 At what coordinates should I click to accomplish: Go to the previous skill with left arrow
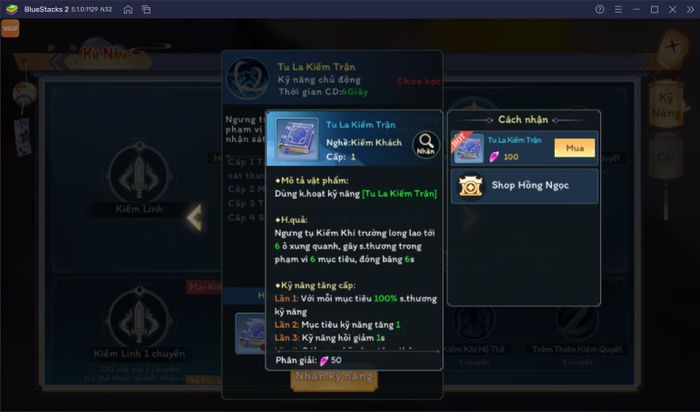pyautogui.click(x=196, y=216)
